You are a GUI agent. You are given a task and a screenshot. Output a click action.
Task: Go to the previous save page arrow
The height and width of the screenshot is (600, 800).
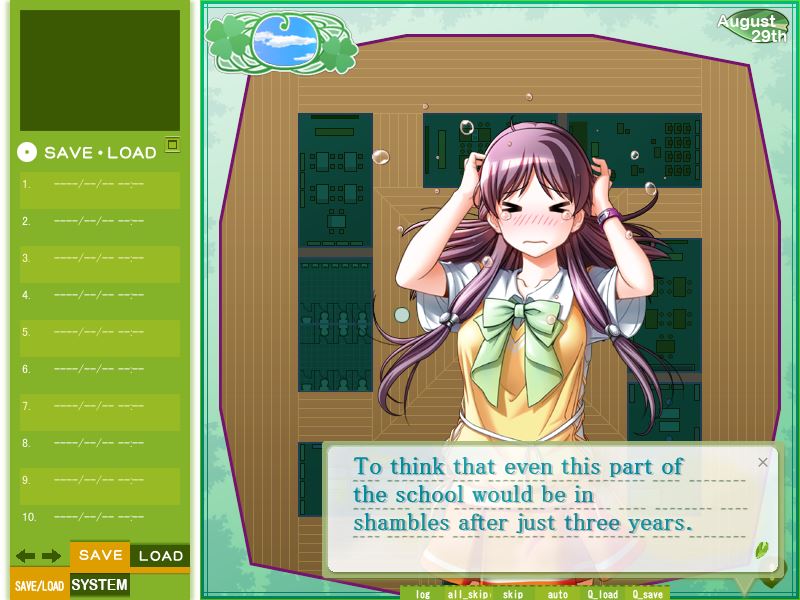25,556
